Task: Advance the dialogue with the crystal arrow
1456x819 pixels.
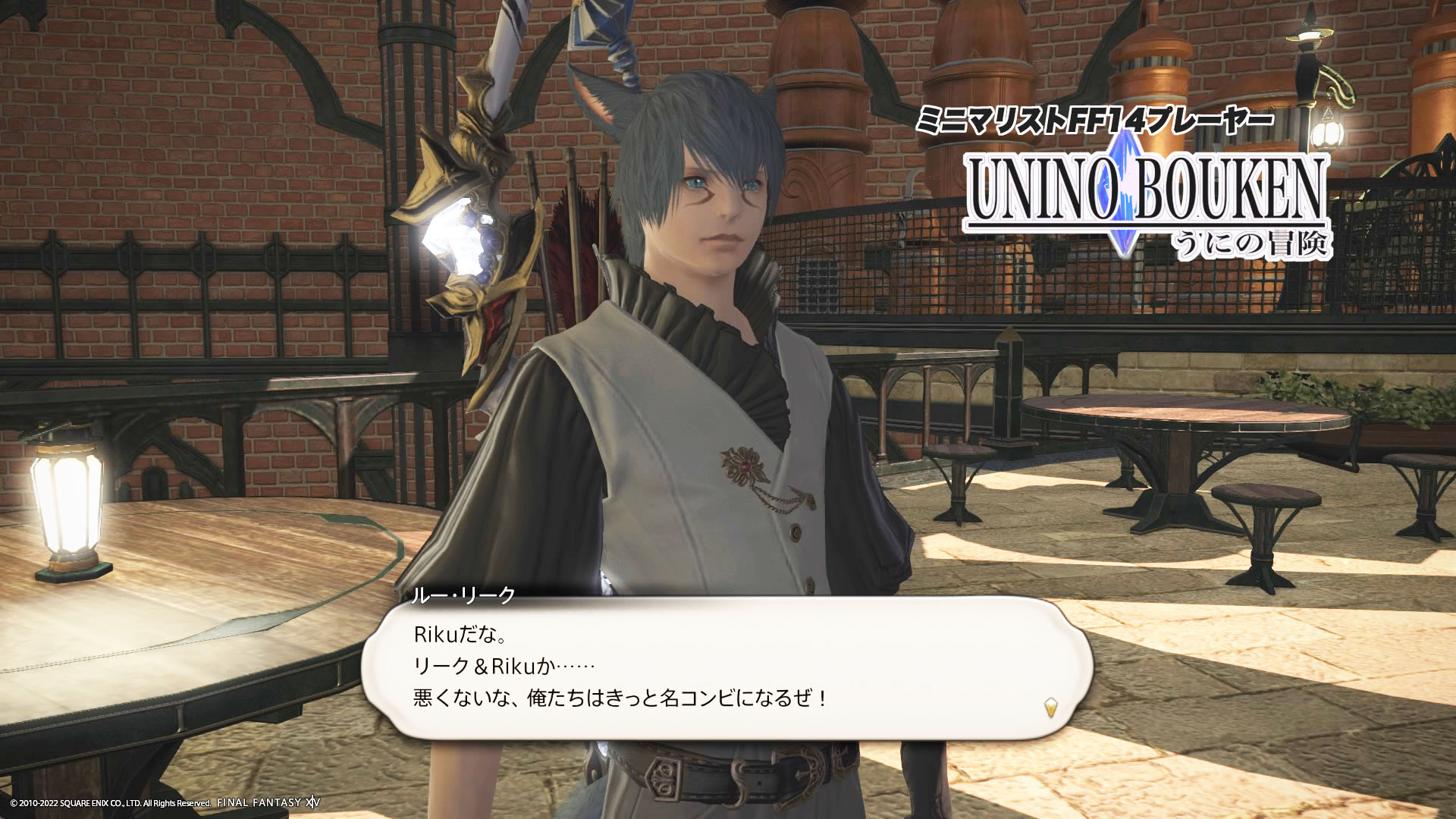Action: [x=1050, y=708]
